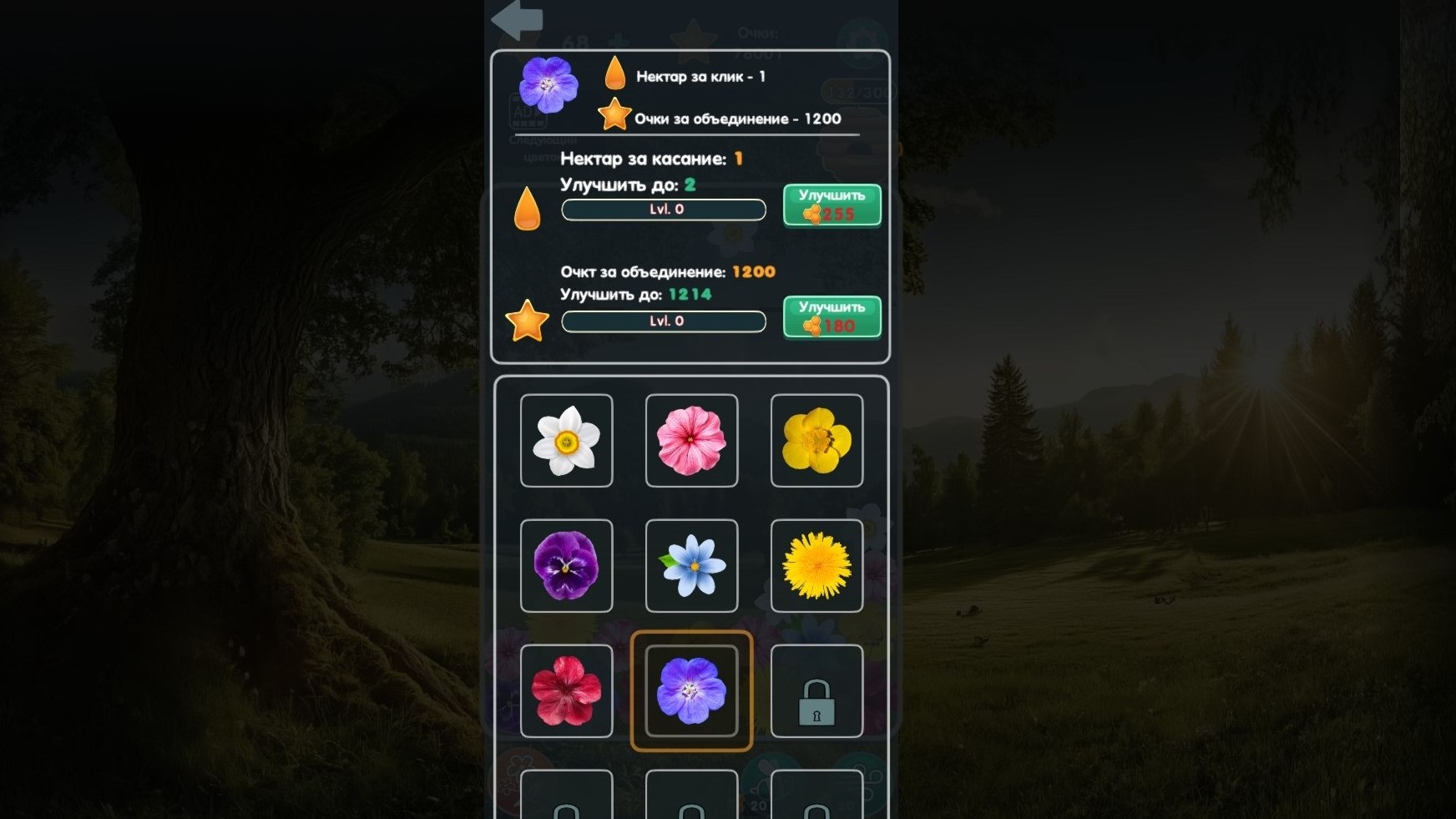Screen dimensions: 1456x819
Task: Select the white daffodil flower
Action: click(566, 440)
